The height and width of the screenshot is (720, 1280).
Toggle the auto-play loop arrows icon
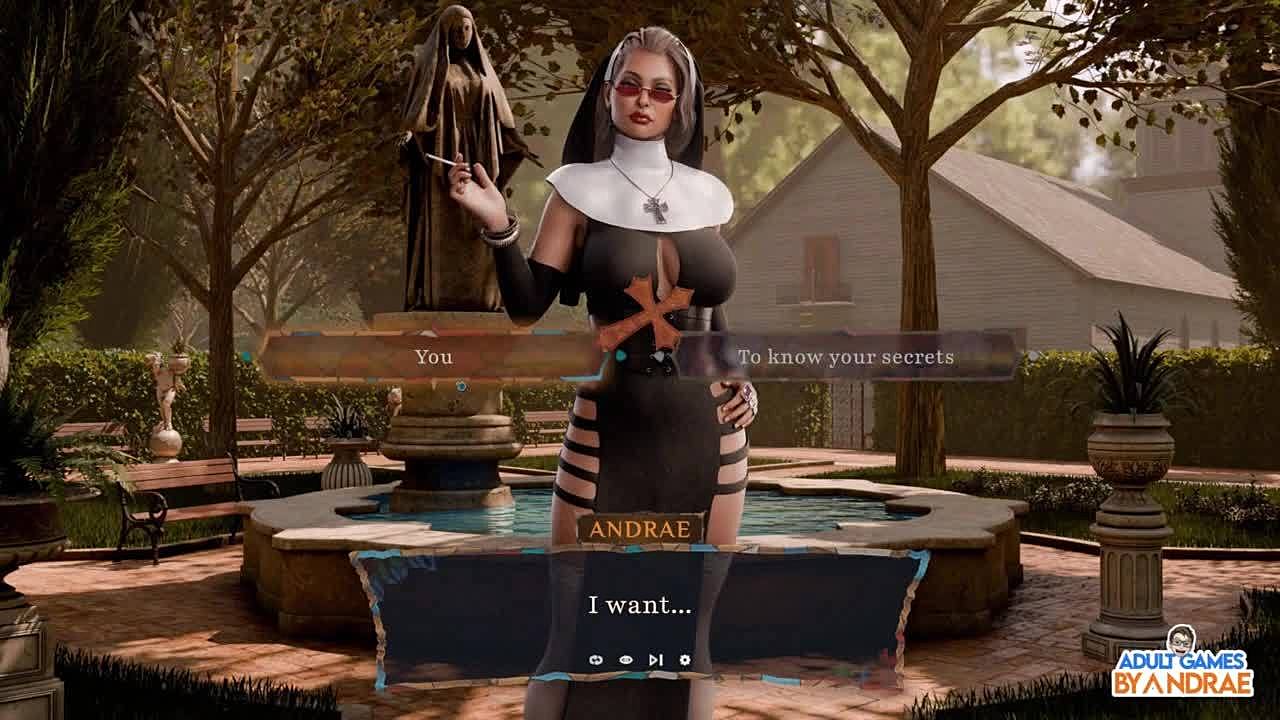pos(597,660)
